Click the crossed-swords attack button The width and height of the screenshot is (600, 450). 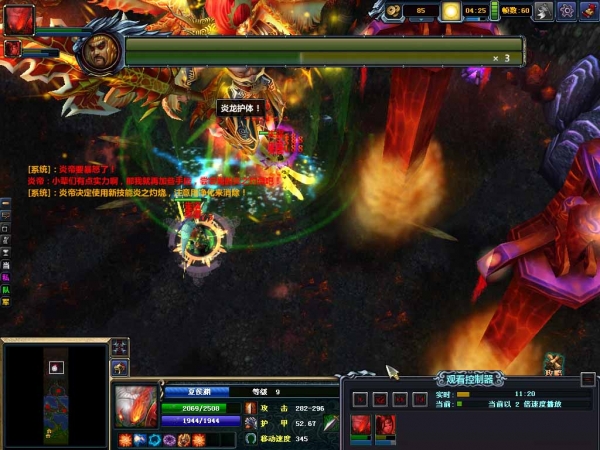click(553, 362)
